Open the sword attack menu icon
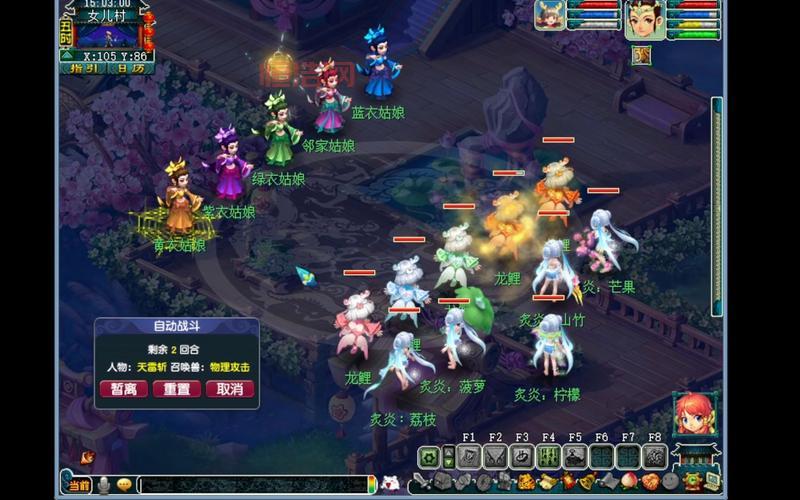 (x=421, y=482)
